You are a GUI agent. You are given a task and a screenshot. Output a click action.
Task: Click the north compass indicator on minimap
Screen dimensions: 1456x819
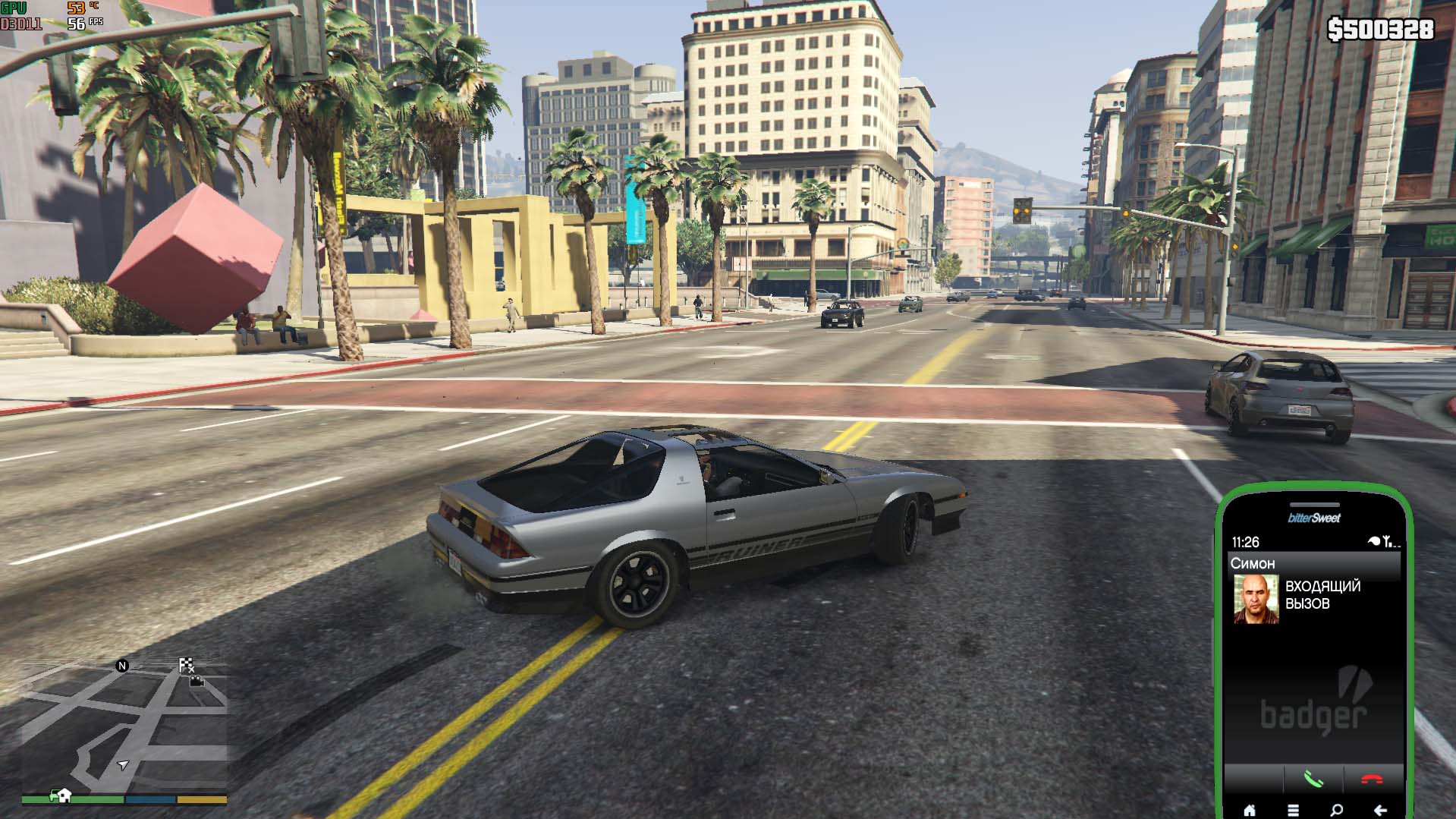pos(122,666)
